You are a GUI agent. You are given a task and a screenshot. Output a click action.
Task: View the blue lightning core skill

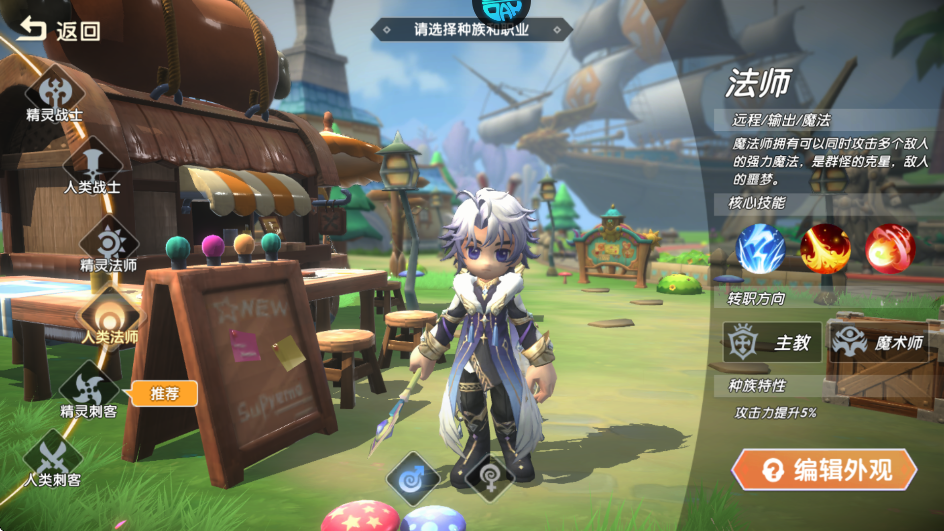[x=760, y=249]
